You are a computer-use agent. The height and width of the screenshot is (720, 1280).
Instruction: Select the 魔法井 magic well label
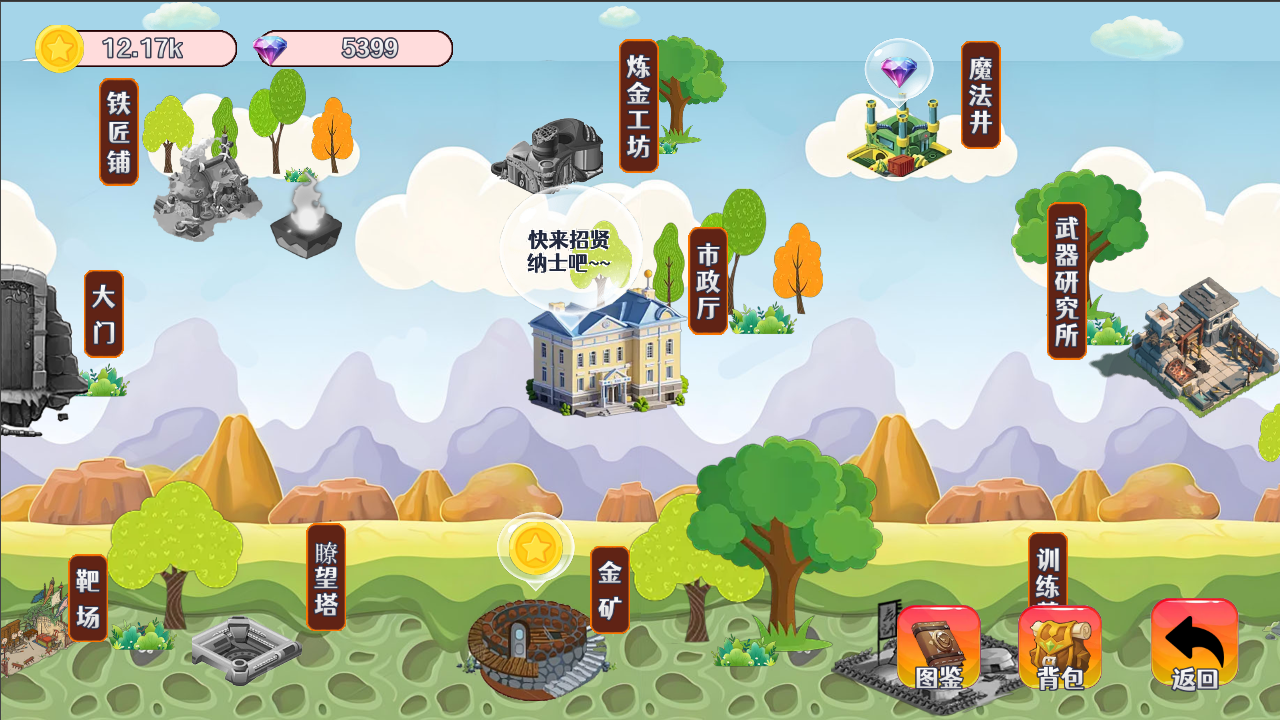click(x=980, y=95)
